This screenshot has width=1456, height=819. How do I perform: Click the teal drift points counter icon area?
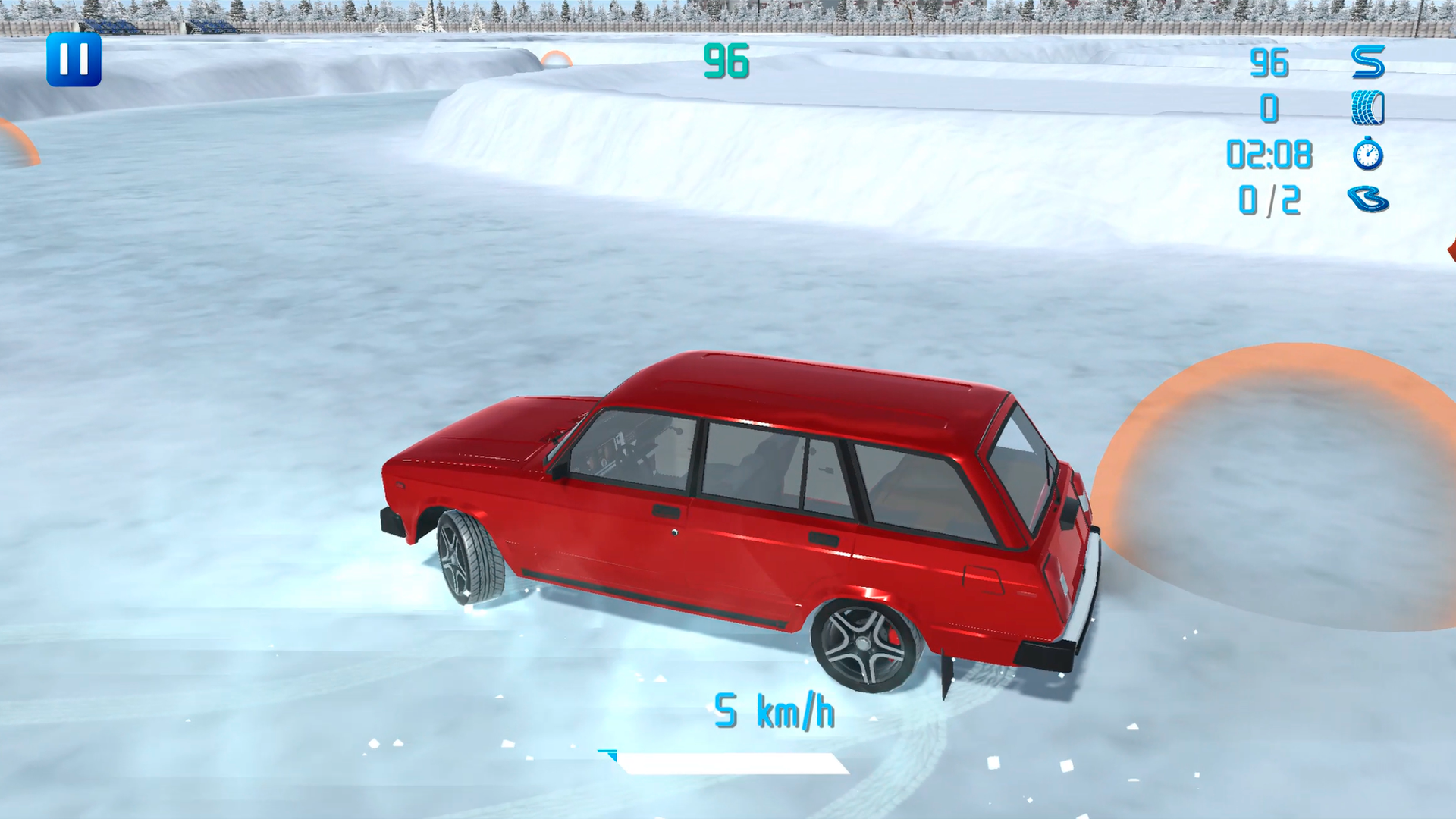click(x=727, y=63)
